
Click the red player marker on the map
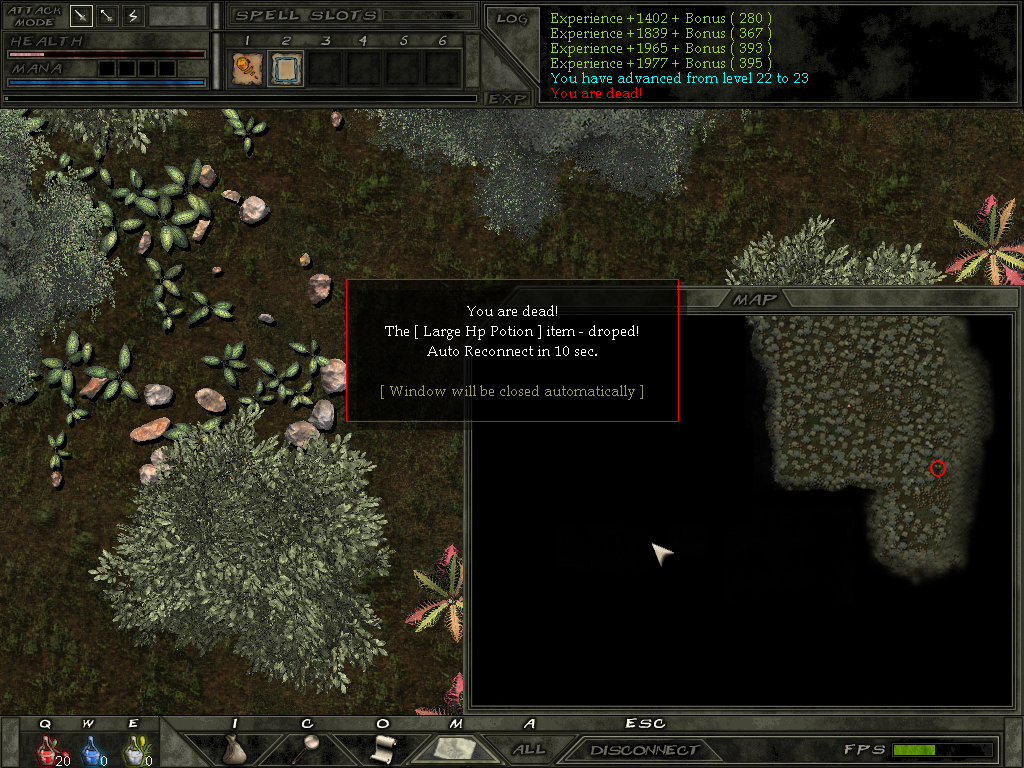pos(937,468)
